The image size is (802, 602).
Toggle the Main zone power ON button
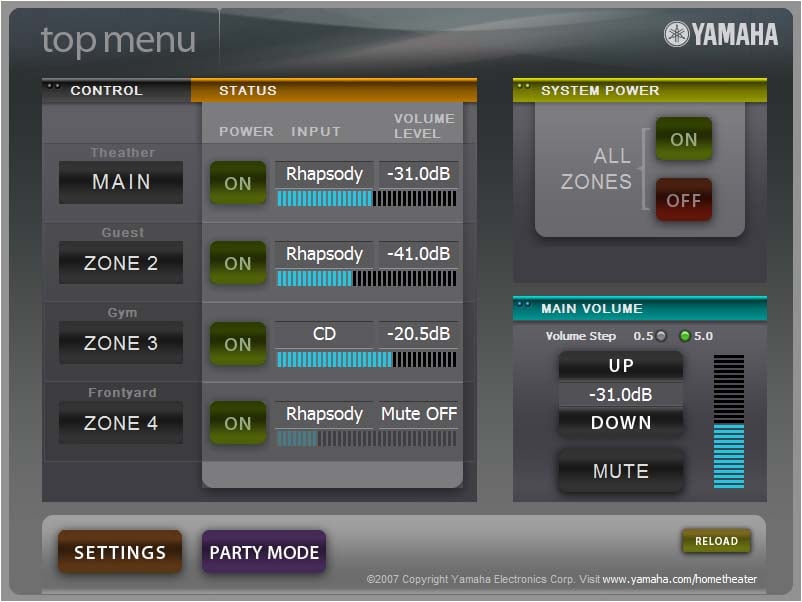coord(238,183)
